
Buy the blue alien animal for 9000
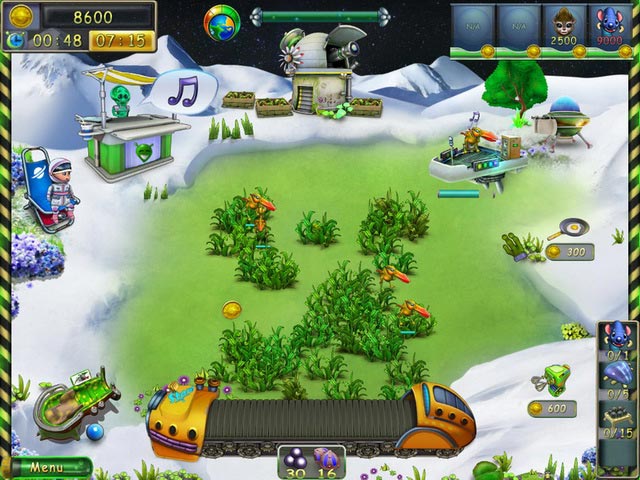point(608,26)
